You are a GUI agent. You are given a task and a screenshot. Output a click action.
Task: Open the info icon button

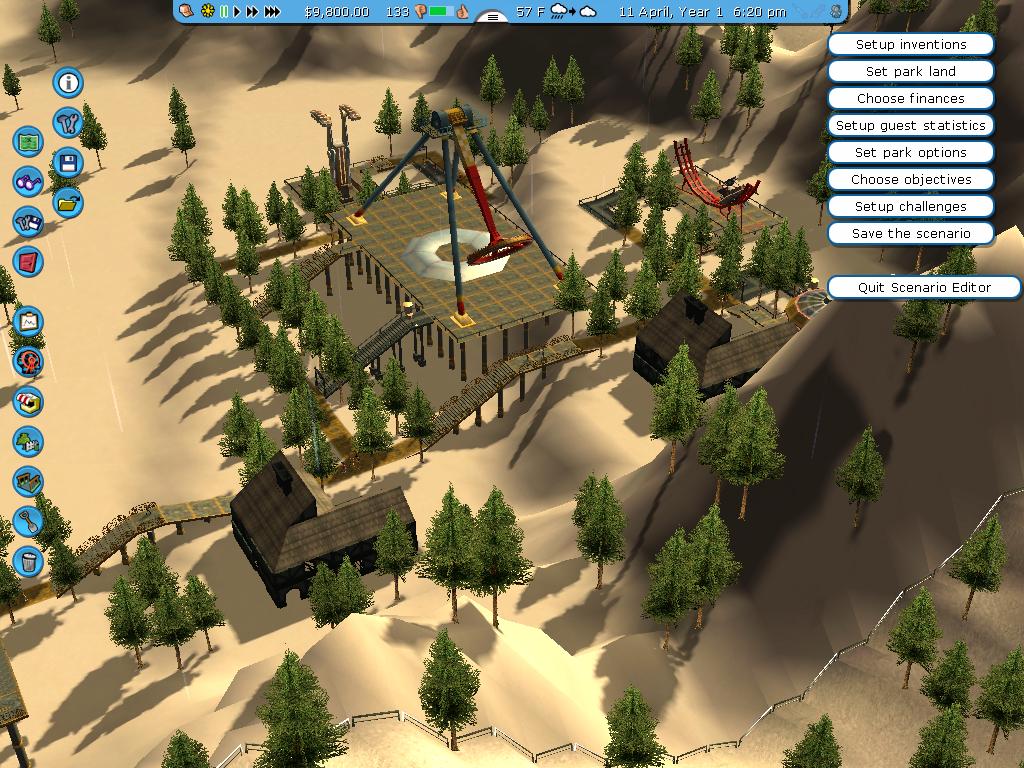(68, 82)
